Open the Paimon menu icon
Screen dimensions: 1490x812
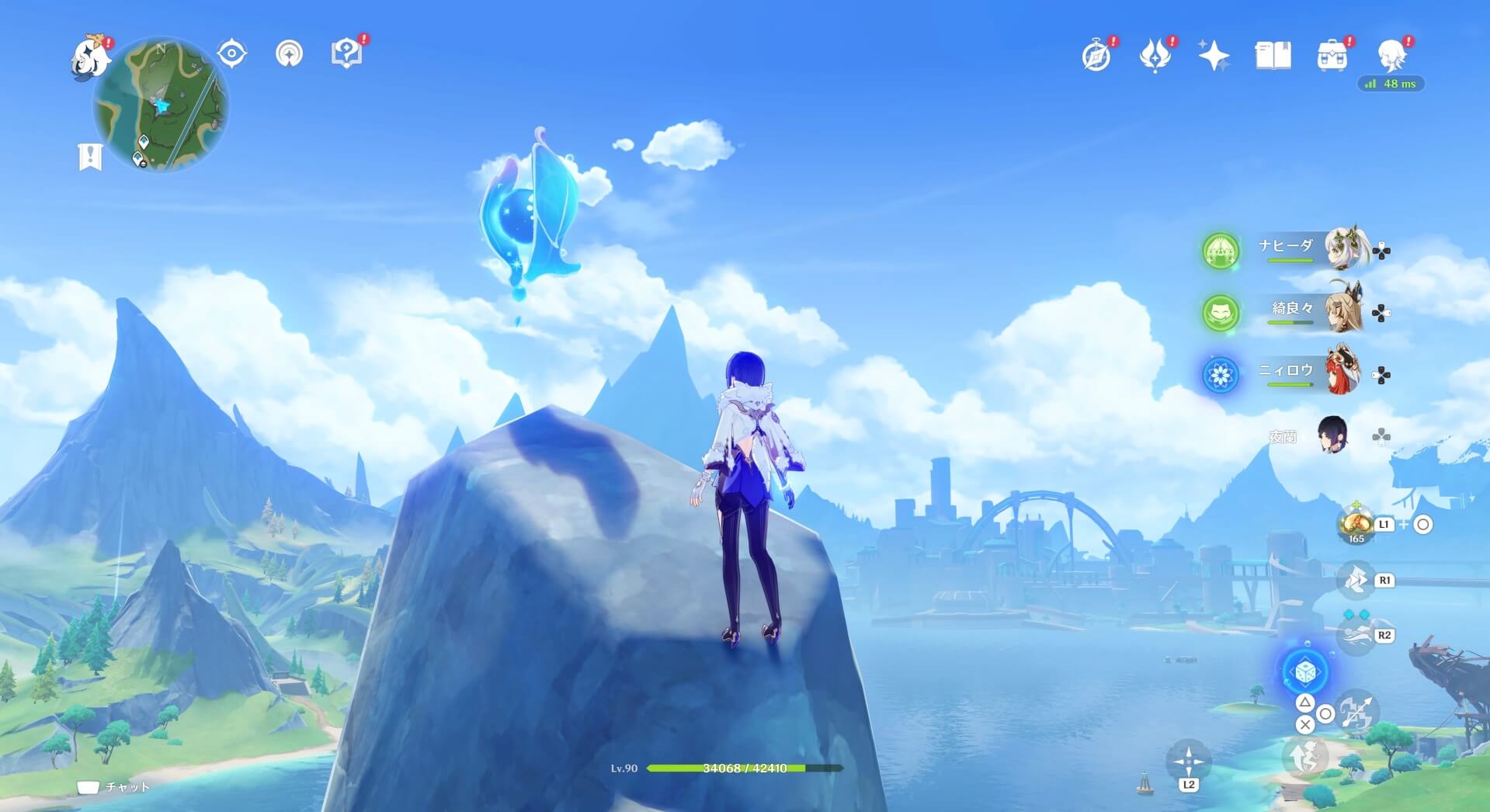pos(91,57)
